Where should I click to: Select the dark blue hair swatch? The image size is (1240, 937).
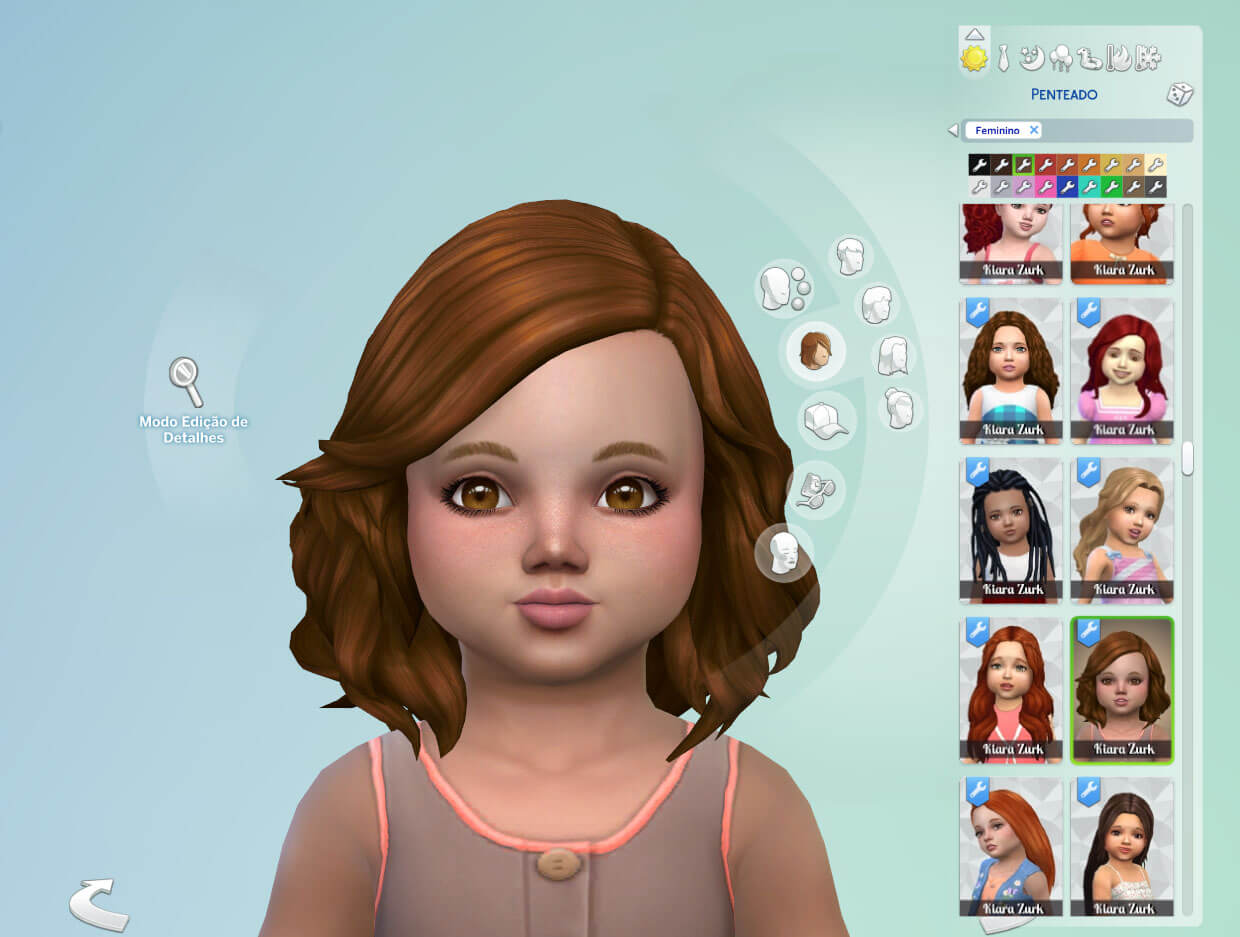pos(1067,187)
